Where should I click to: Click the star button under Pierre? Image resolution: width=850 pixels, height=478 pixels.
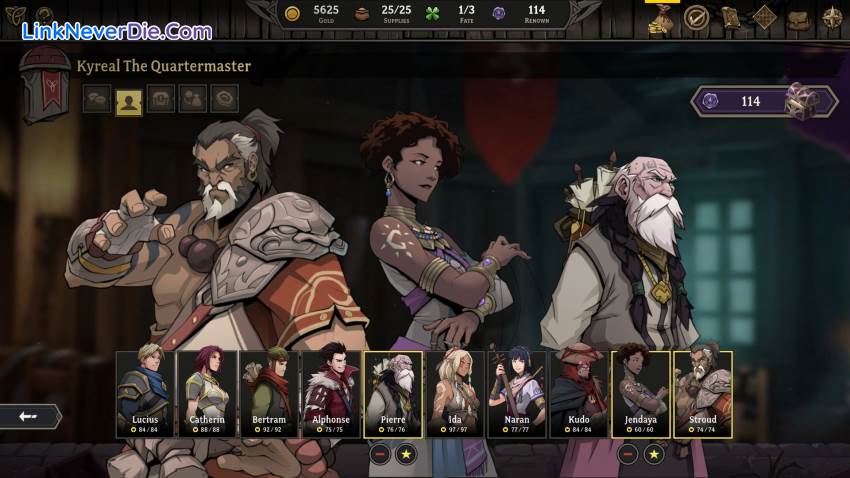(x=406, y=454)
